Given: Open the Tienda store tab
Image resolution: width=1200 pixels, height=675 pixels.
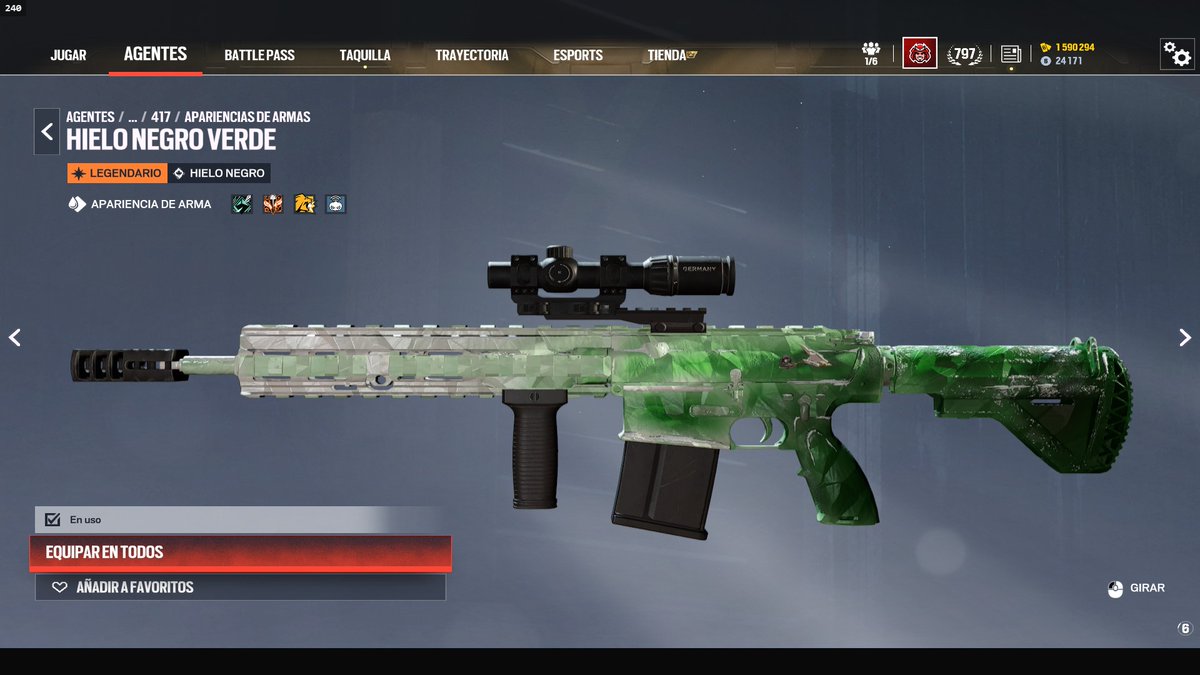Looking at the screenshot, I should (x=671, y=55).
